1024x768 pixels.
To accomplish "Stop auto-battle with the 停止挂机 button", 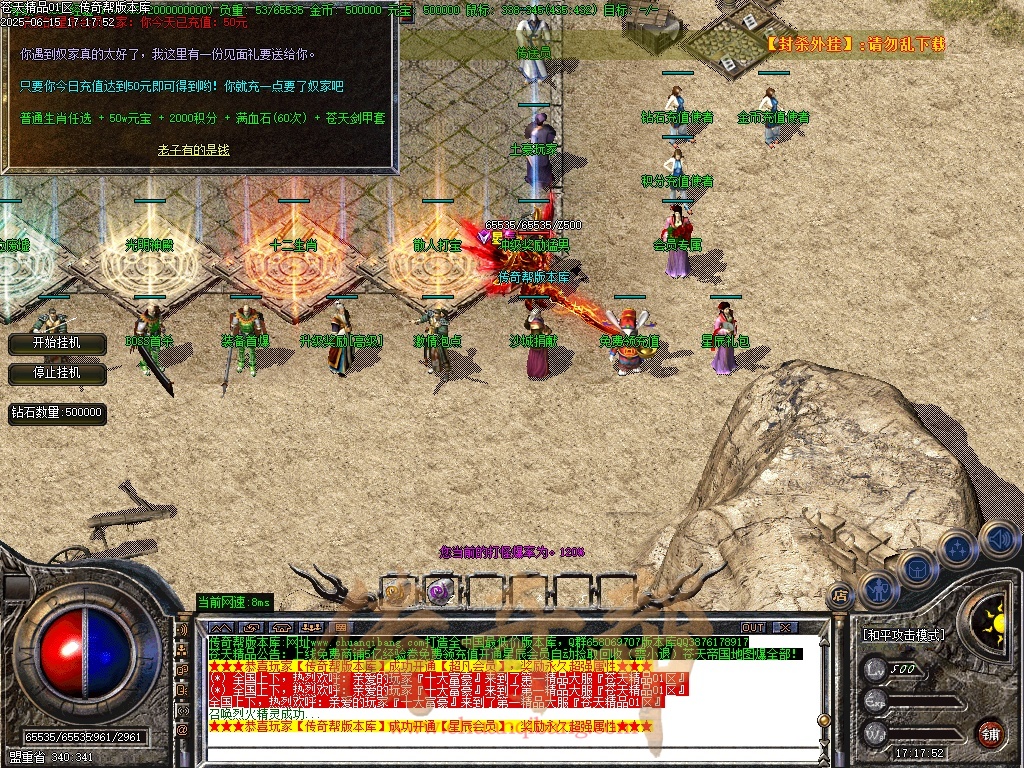I will (x=57, y=373).
